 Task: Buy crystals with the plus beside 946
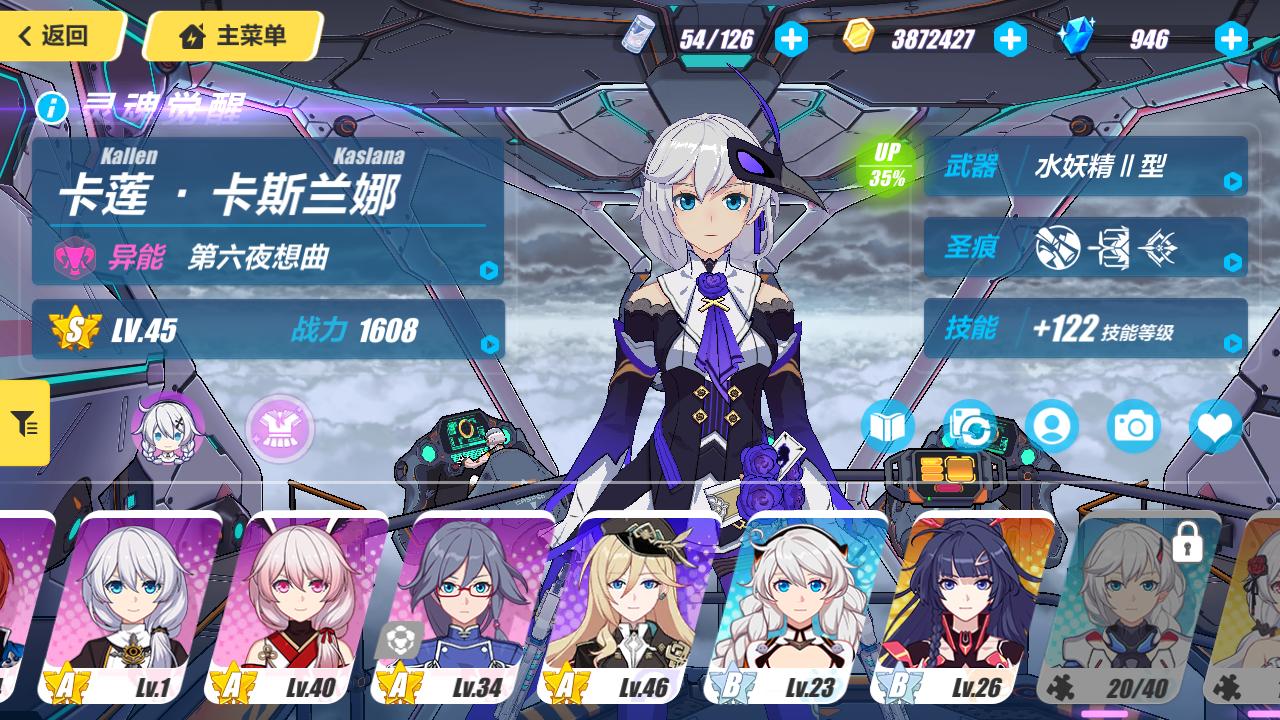tap(1230, 39)
